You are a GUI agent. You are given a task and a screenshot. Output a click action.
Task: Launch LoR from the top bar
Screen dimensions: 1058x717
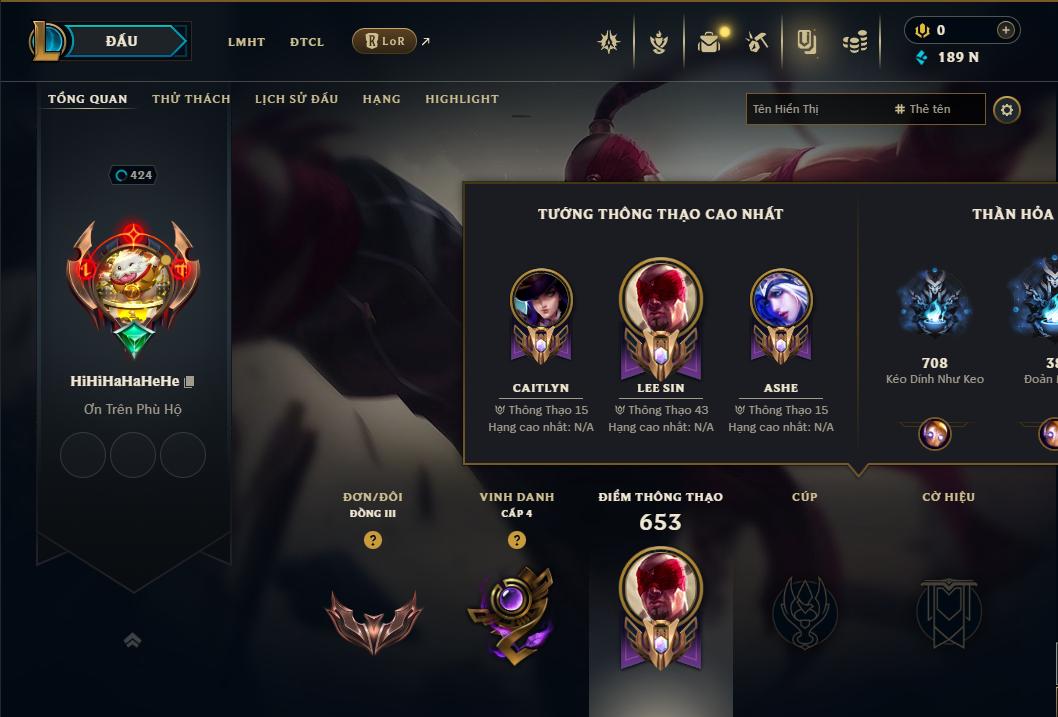pos(385,41)
